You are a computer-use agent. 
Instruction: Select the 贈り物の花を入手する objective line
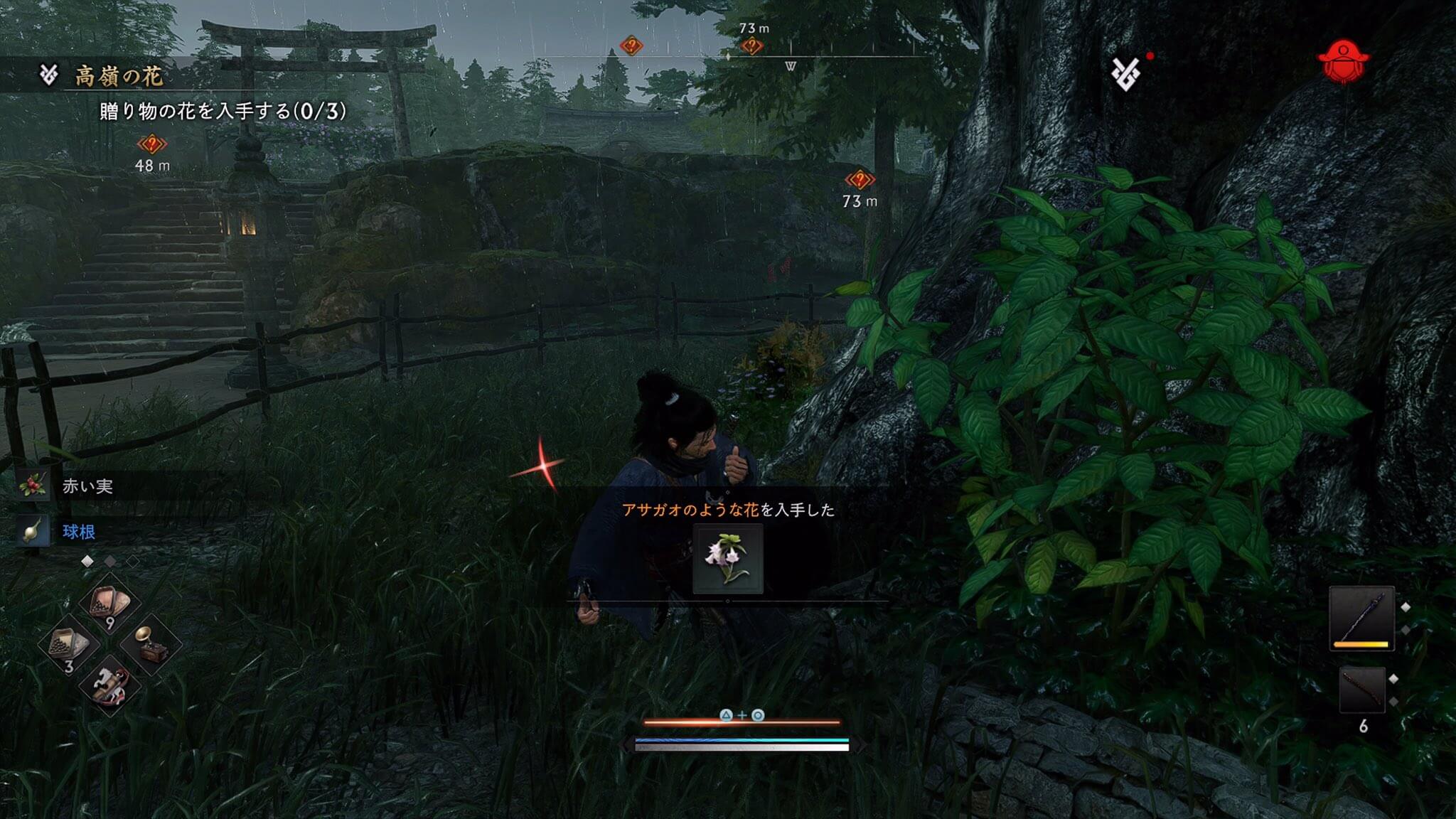click(x=223, y=111)
